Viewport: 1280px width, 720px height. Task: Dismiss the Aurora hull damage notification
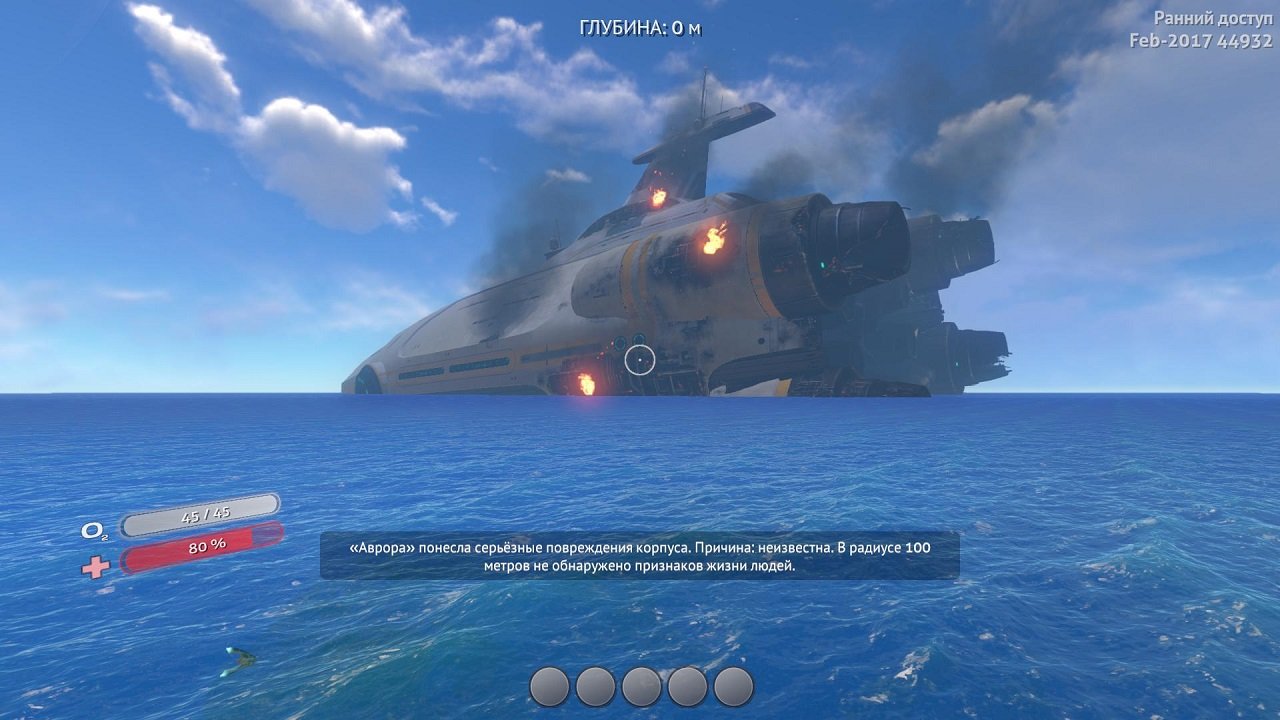pos(638,555)
